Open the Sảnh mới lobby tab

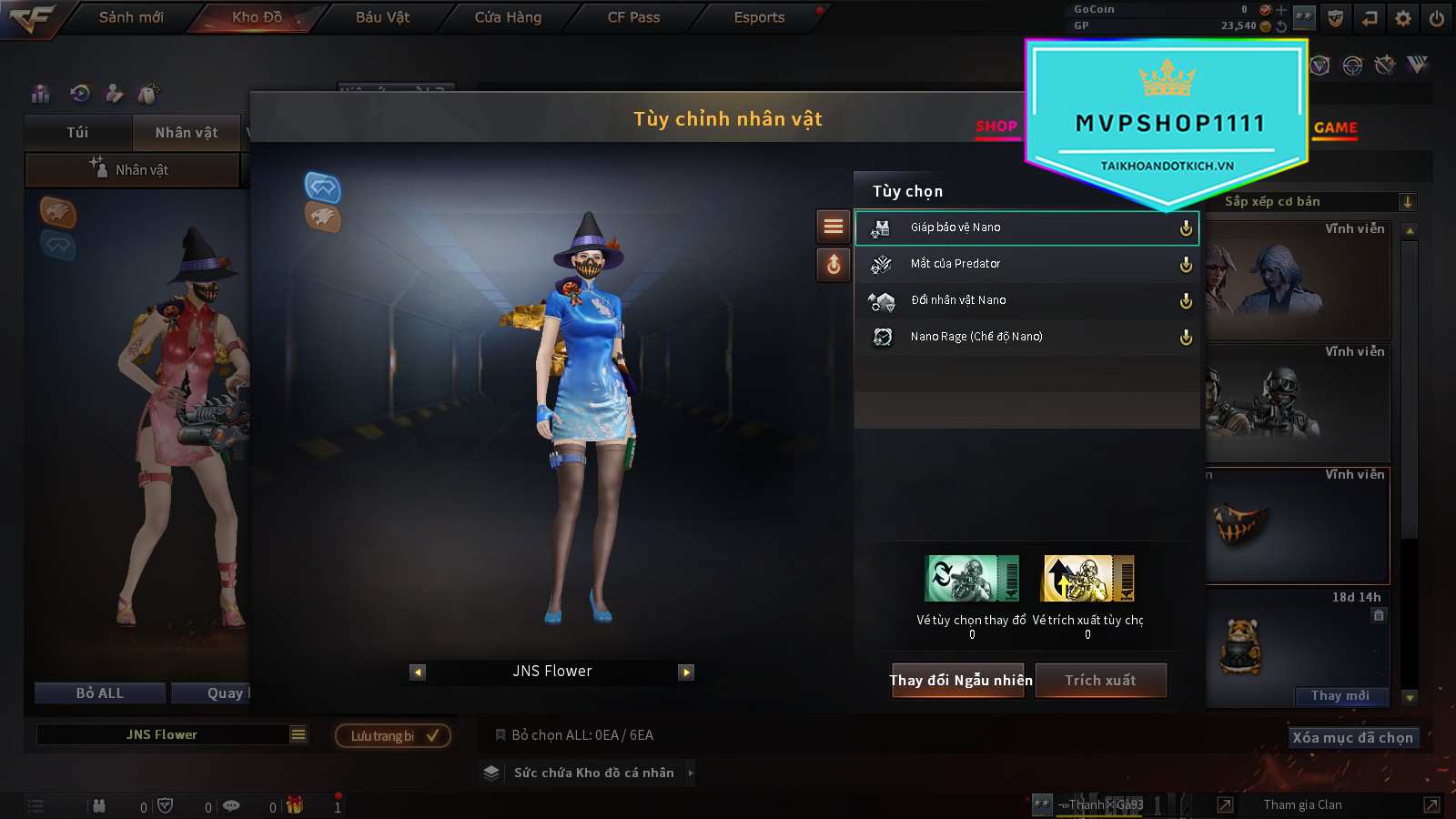pos(131,17)
